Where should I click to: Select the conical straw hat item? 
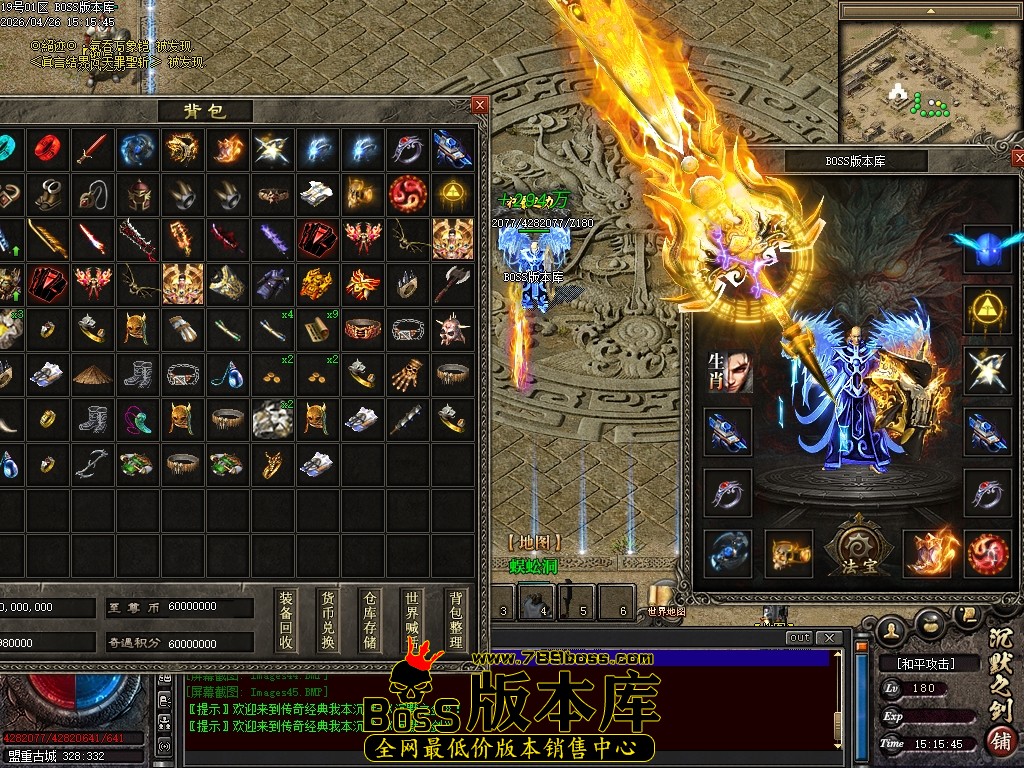pyautogui.click(x=93, y=373)
